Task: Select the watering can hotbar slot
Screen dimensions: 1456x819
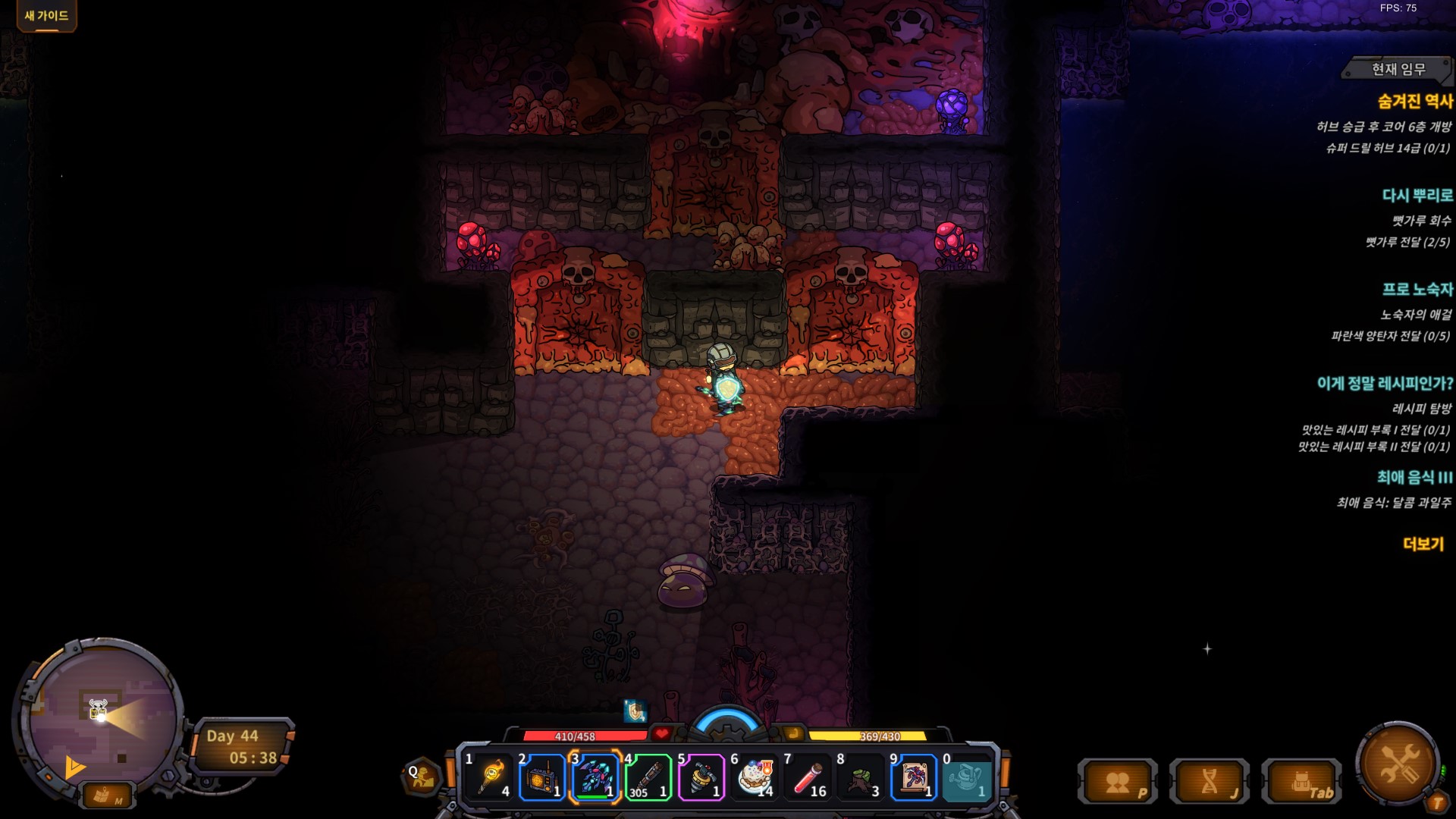Action: click(x=967, y=777)
